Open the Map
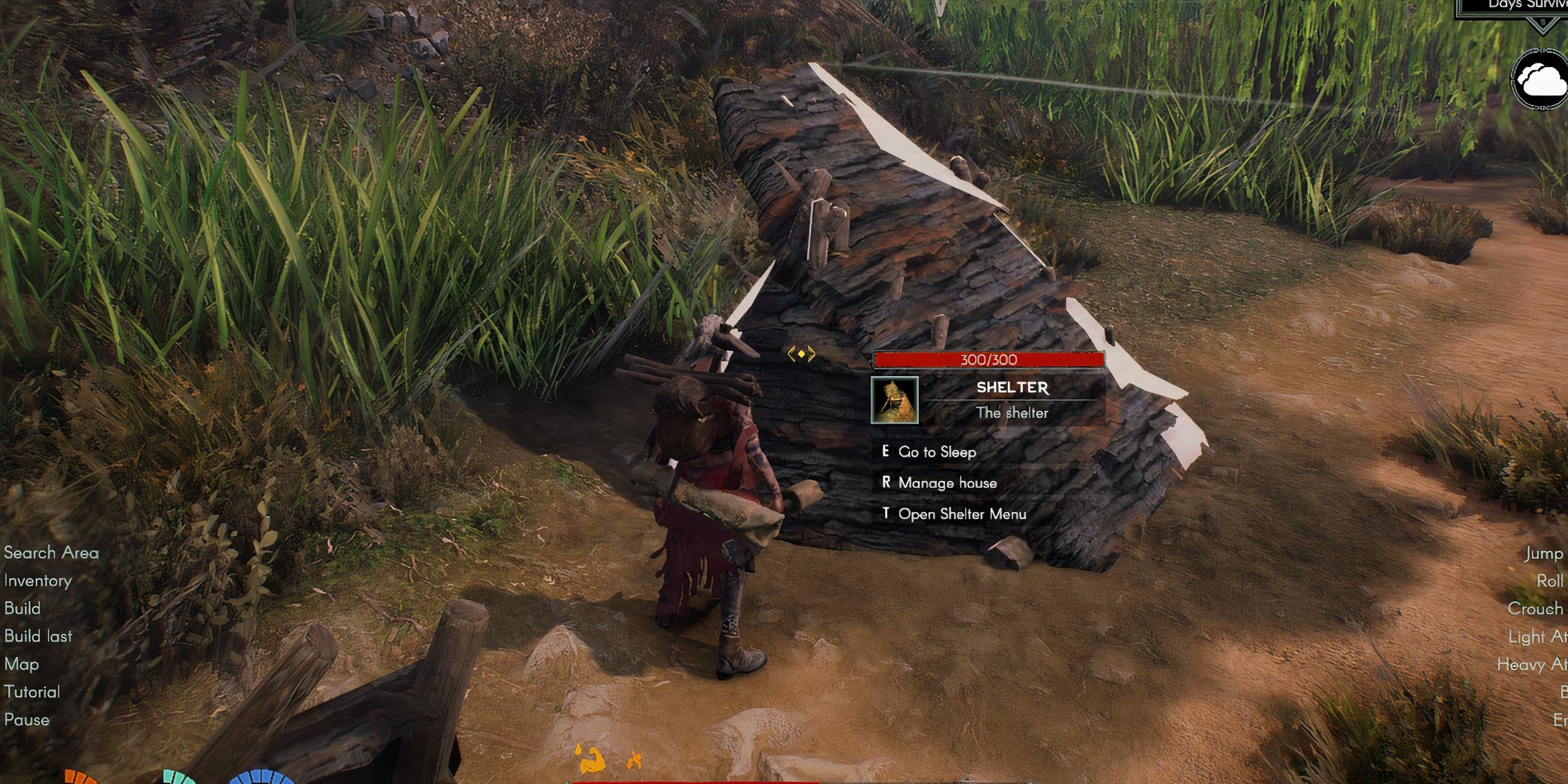Viewport: 1568px width, 784px height. coord(21,664)
